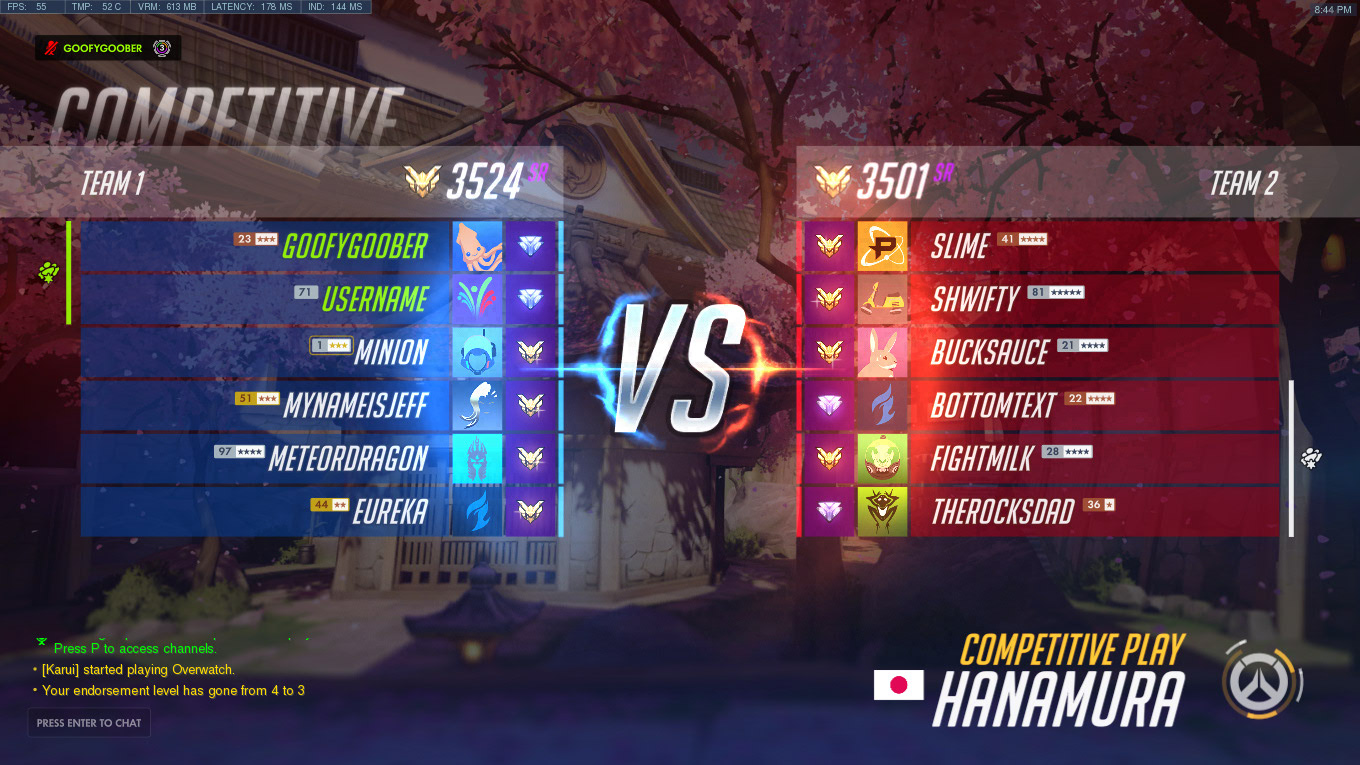1360x765 pixels.
Task: Click GOOFYGOOBER's squid player icon
Action: 477,246
